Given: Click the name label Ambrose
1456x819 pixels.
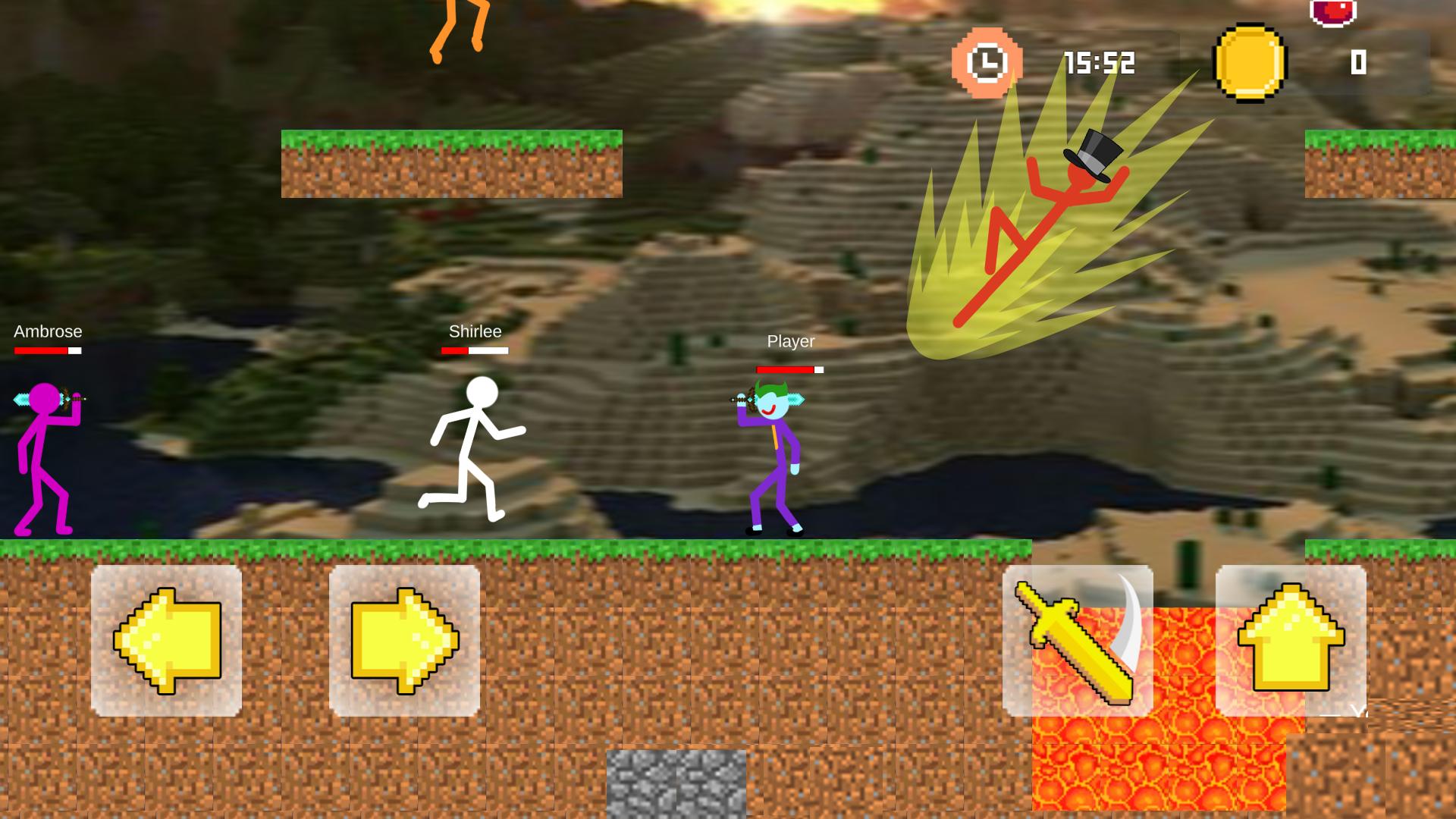Looking at the screenshot, I should [47, 331].
